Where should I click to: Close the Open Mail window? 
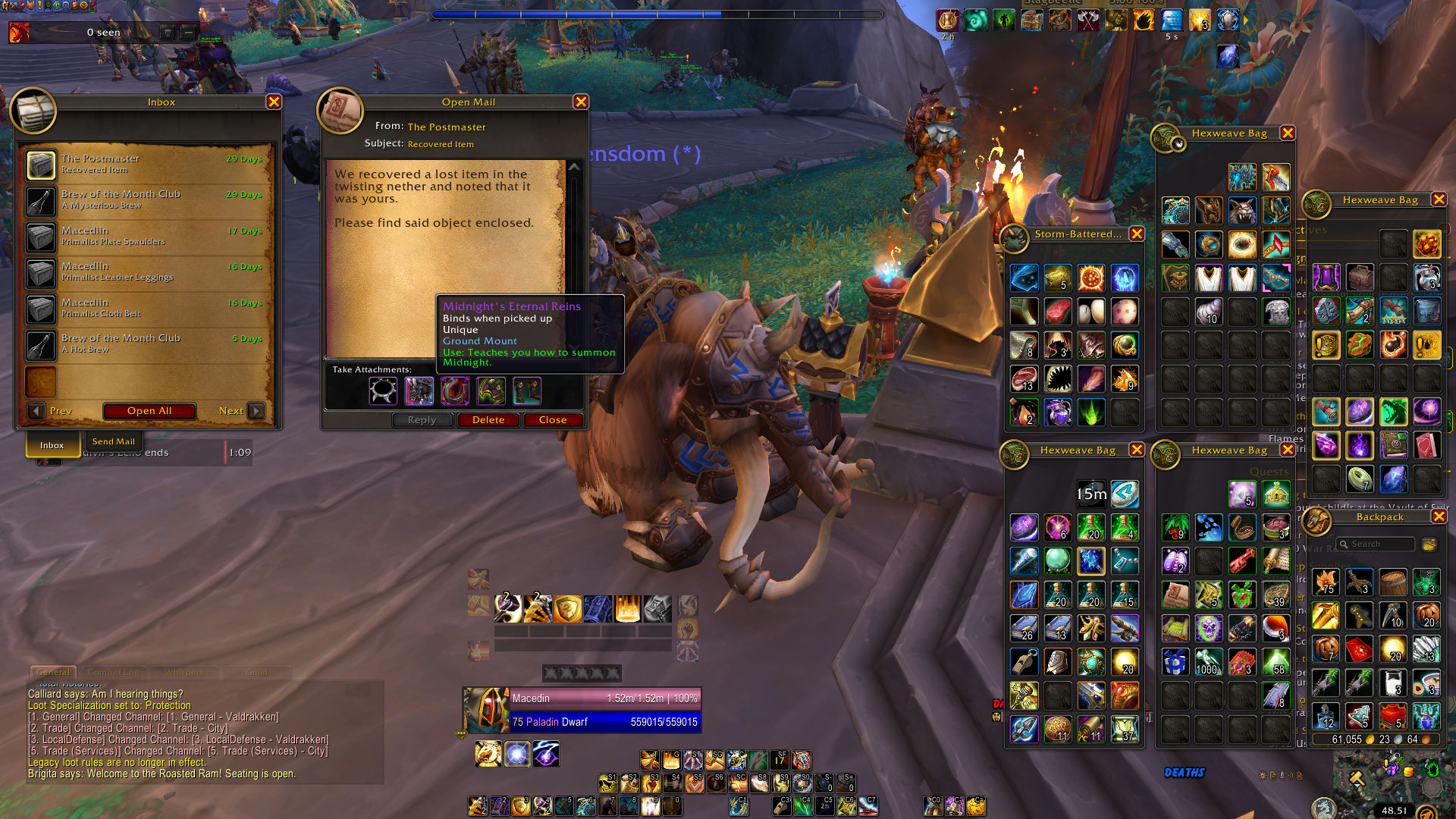[x=581, y=102]
